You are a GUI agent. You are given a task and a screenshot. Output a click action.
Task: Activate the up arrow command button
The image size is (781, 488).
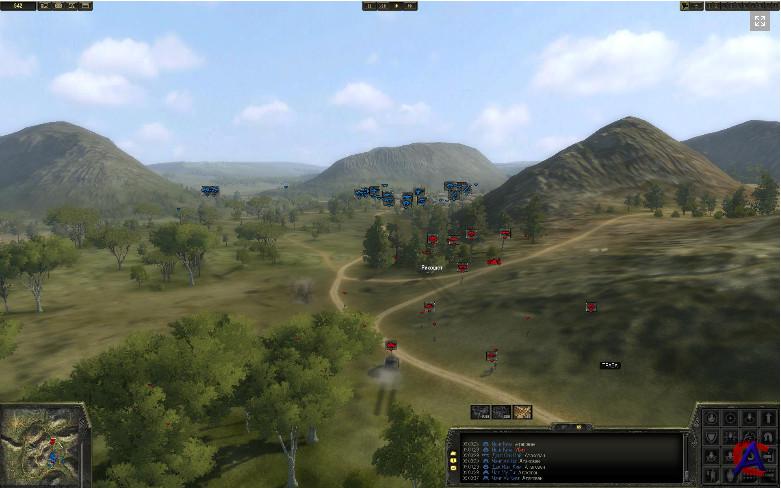768,418
